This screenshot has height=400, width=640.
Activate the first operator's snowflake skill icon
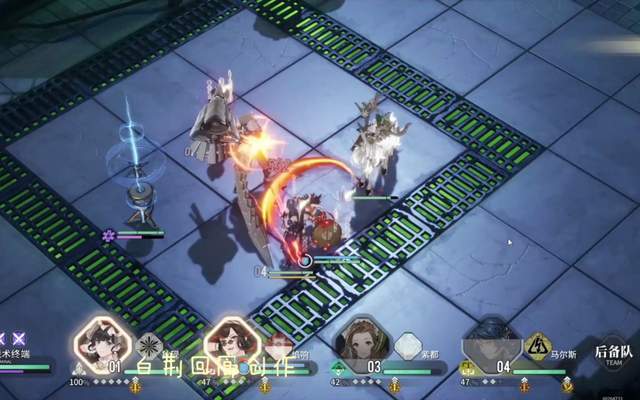pos(150,346)
